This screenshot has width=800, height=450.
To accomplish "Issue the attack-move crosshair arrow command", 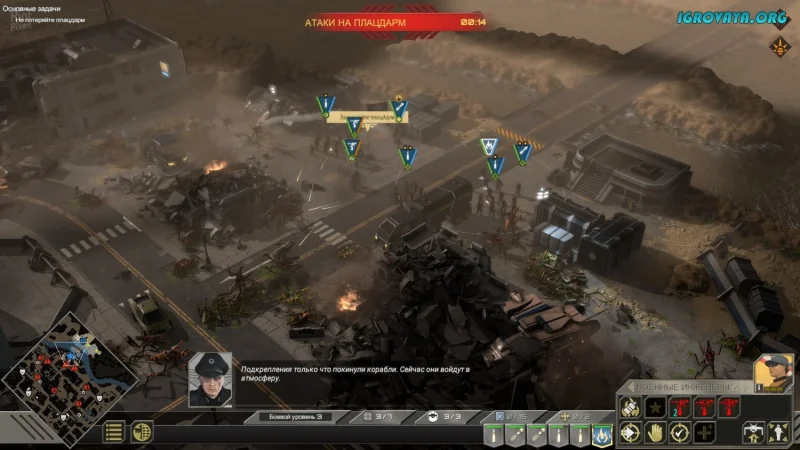I will coord(630,432).
